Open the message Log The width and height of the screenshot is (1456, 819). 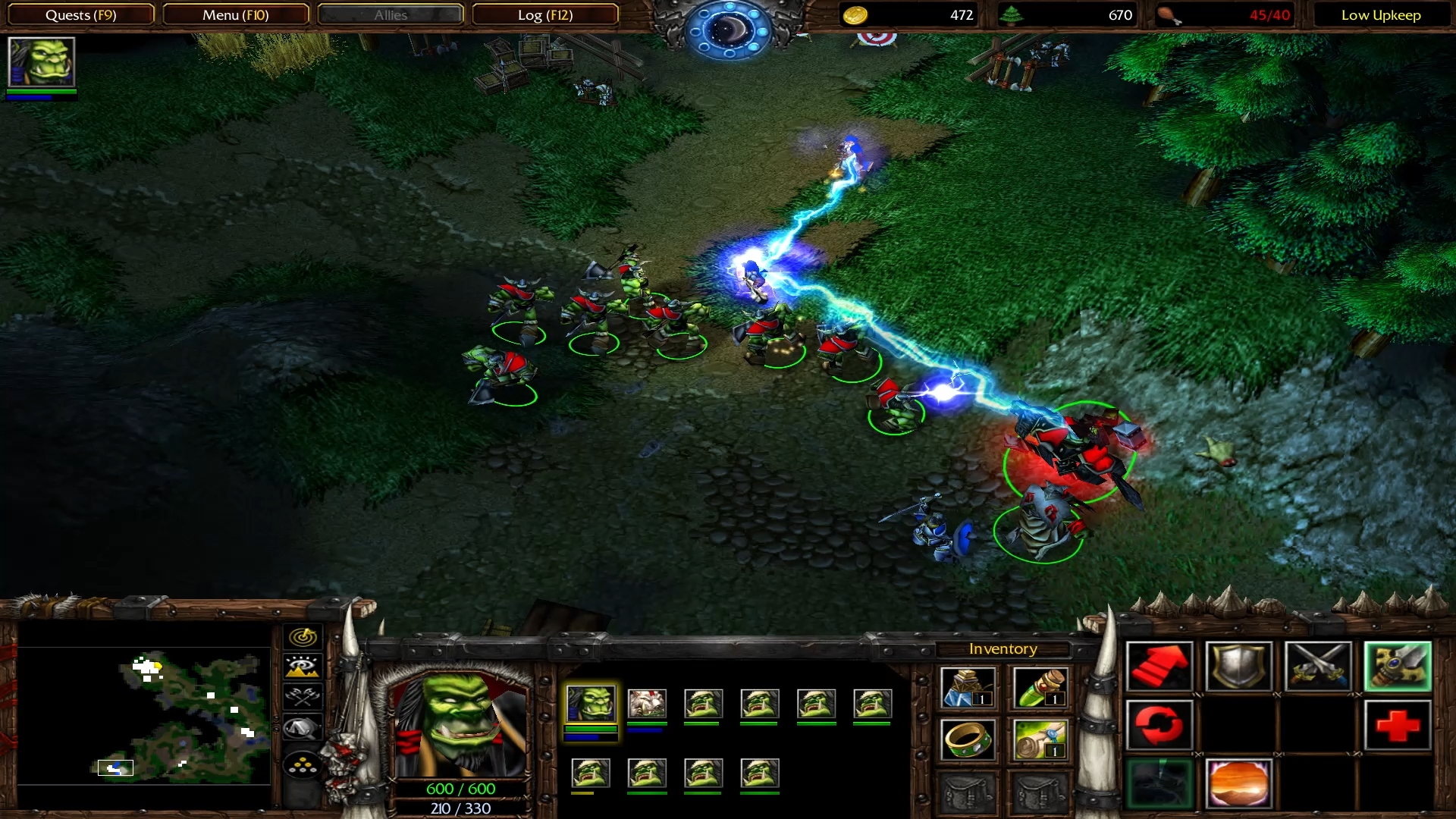(544, 15)
